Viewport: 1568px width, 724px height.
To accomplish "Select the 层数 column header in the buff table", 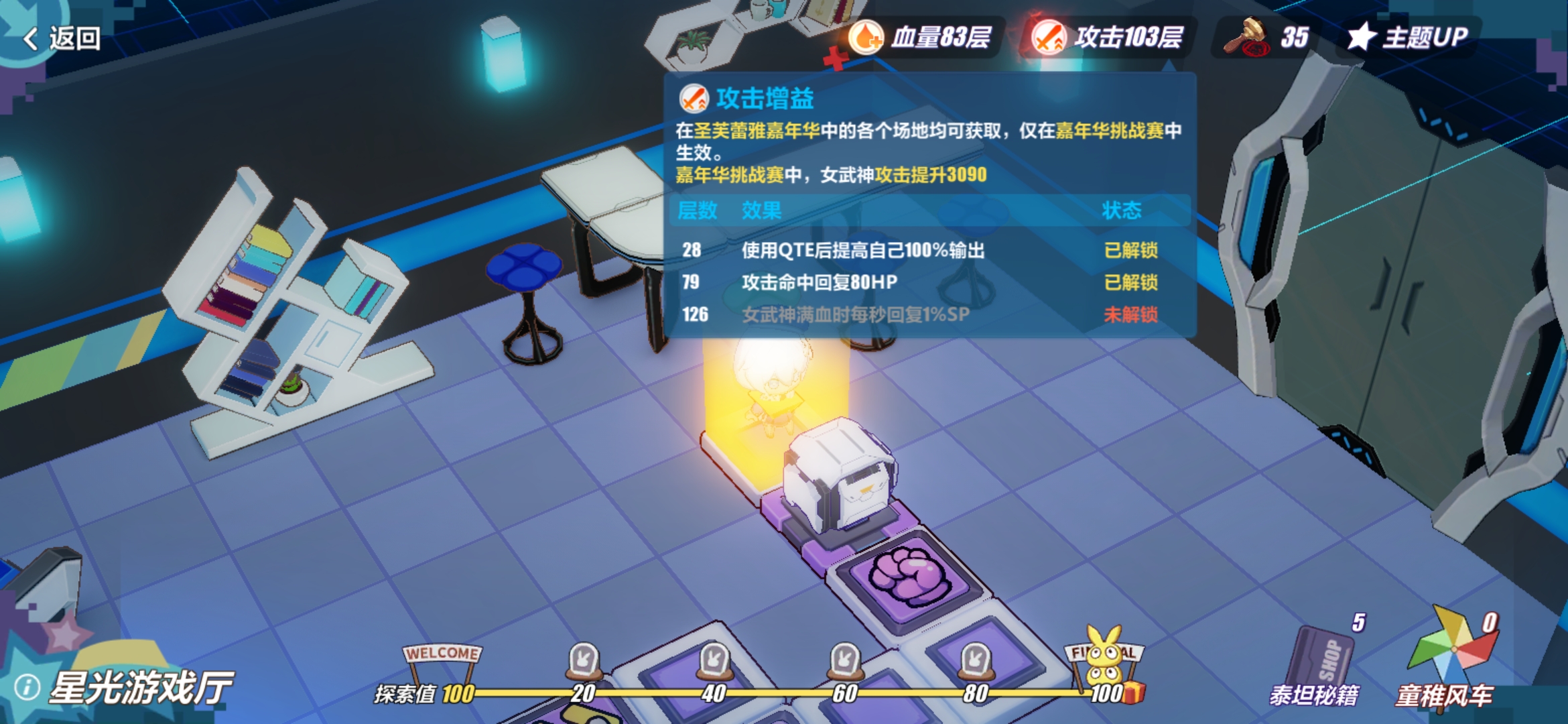I will [698, 211].
